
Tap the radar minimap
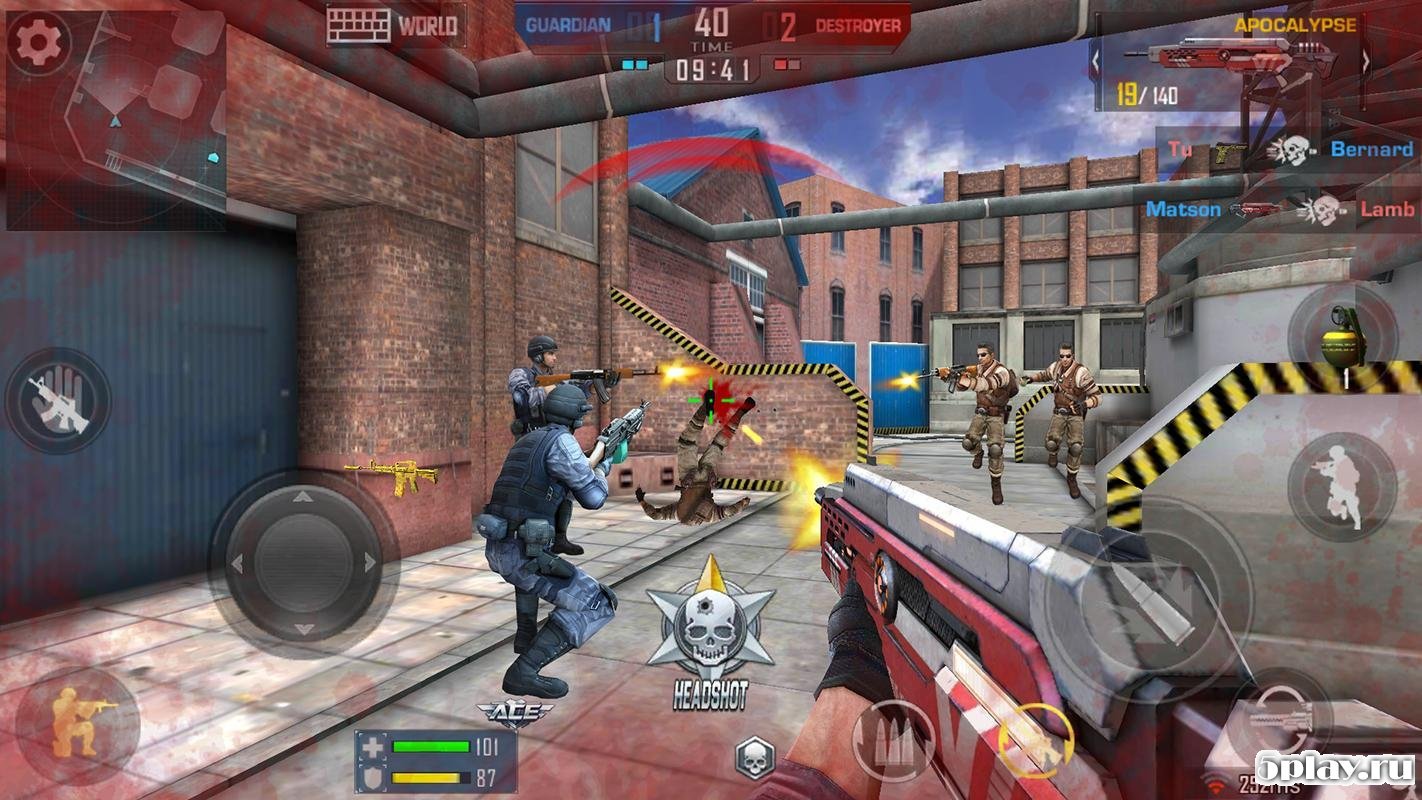[x=130, y=130]
